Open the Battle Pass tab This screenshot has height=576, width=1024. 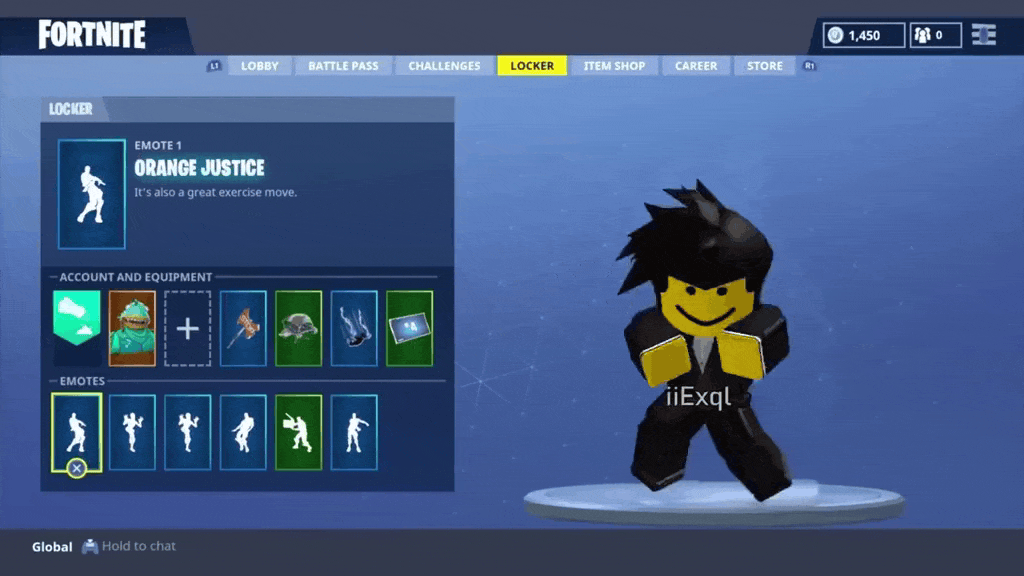point(343,66)
